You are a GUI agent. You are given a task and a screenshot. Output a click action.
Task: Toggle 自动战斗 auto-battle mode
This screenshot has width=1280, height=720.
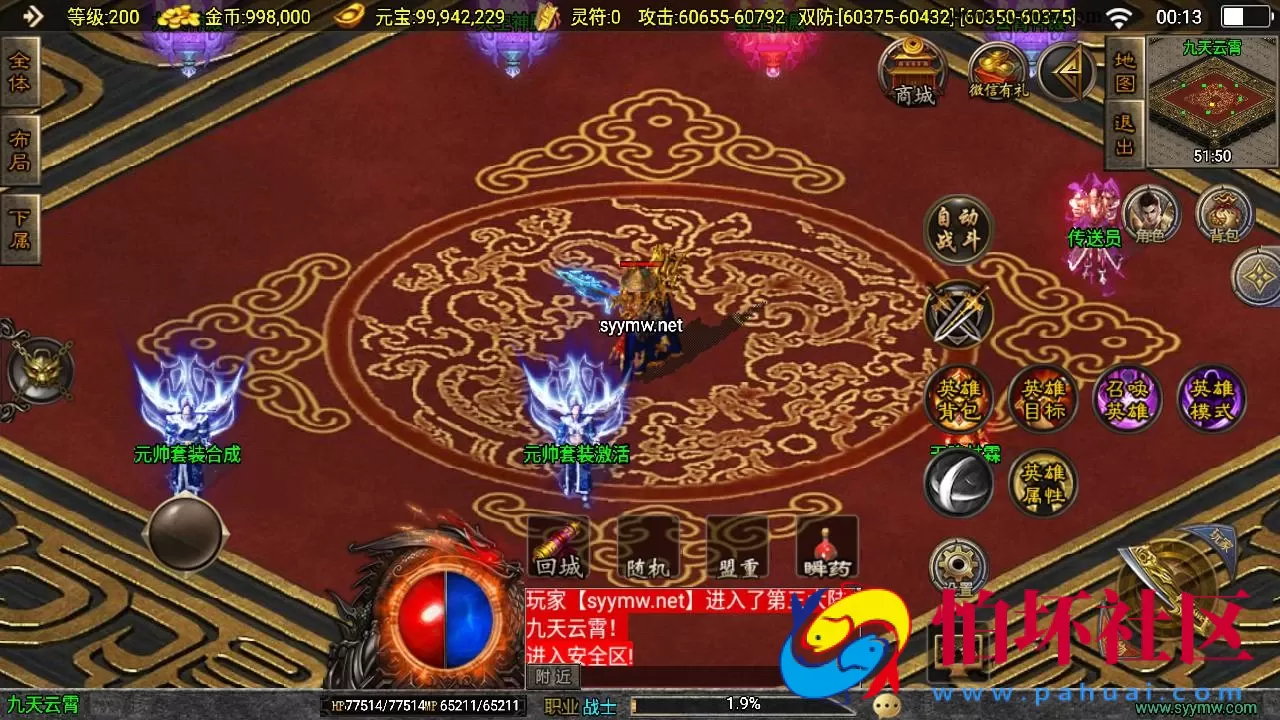(x=957, y=228)
